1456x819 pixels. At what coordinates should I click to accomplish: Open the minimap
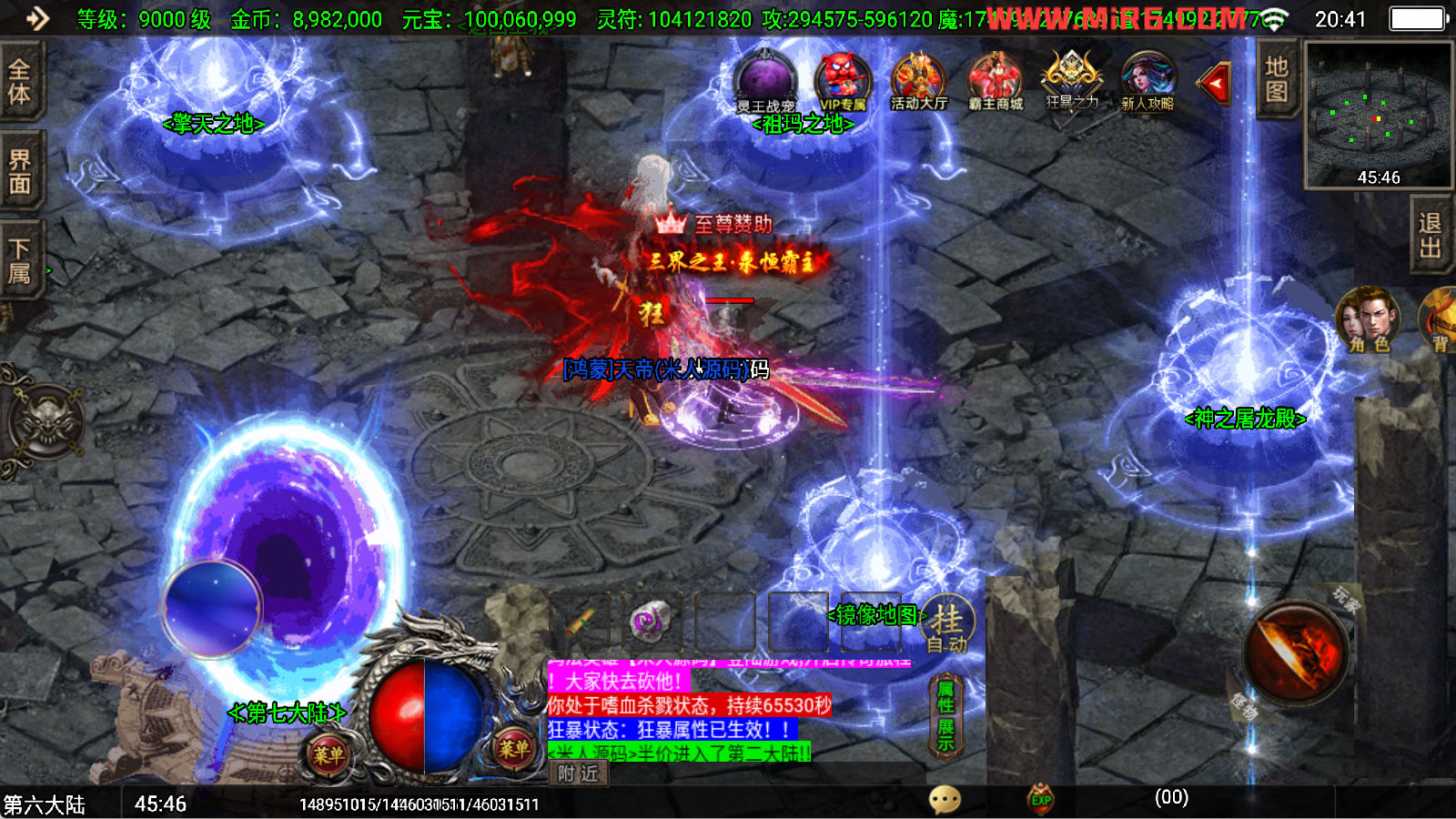click(x=1378, y=114)
